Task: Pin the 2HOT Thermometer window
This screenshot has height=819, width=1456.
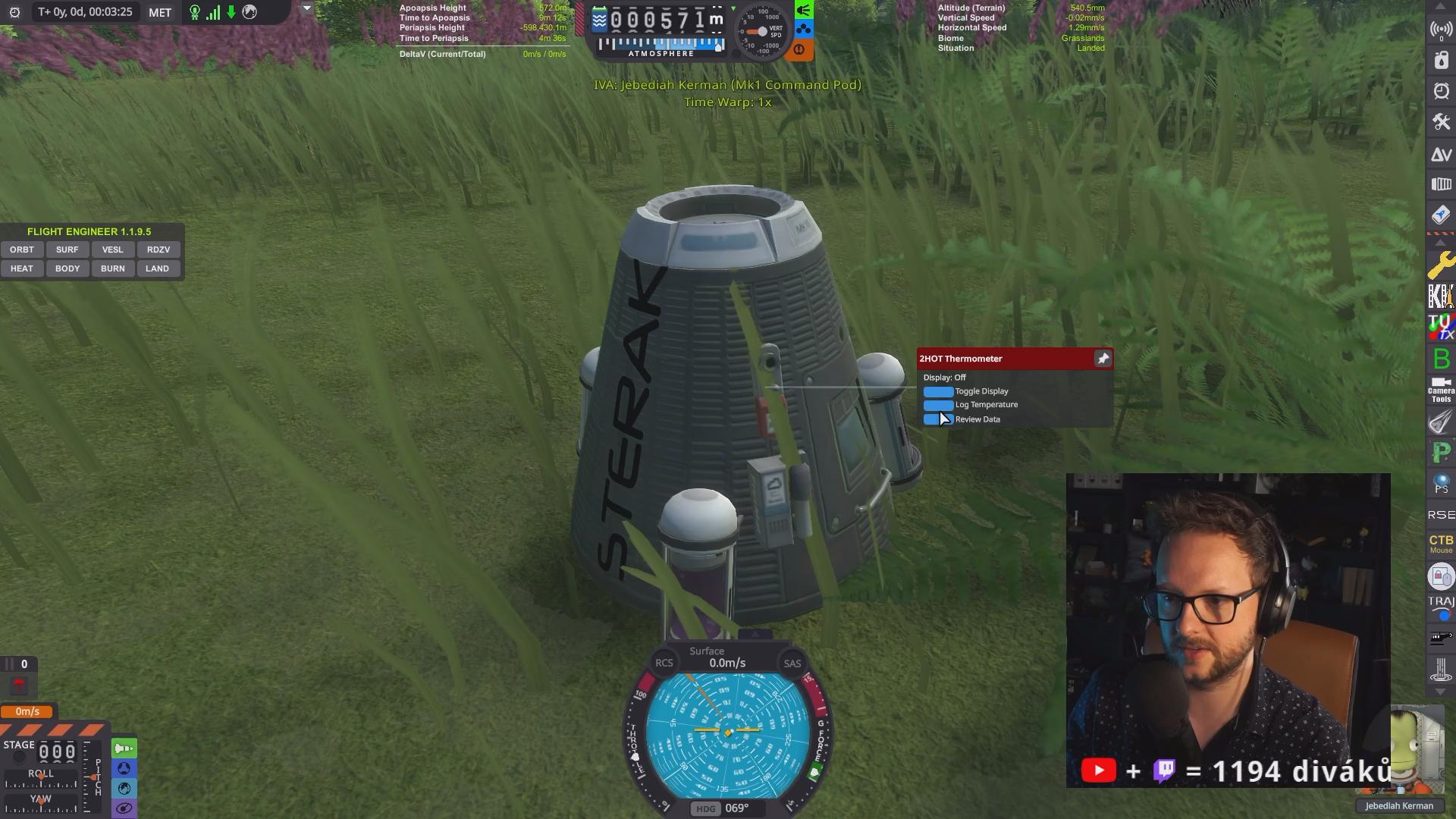Action: (1103, 359)
